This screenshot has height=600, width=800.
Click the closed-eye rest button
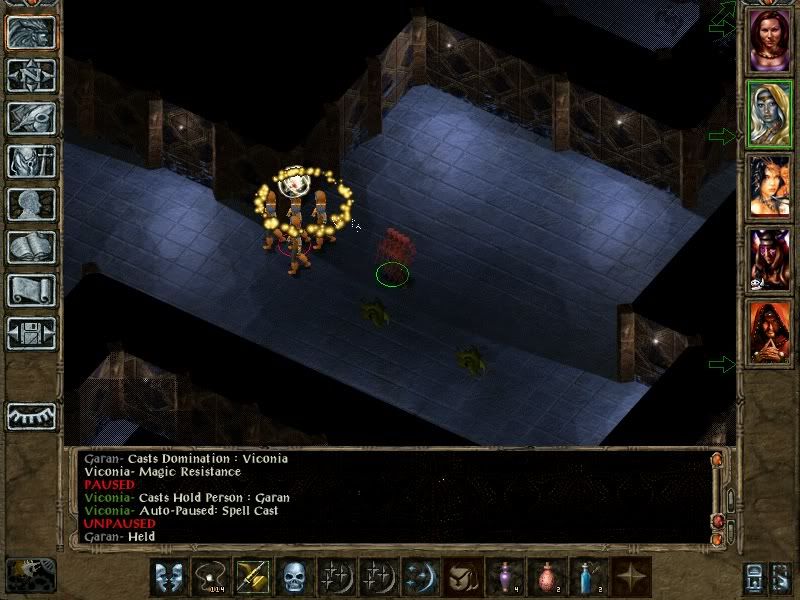click(30, 415)
